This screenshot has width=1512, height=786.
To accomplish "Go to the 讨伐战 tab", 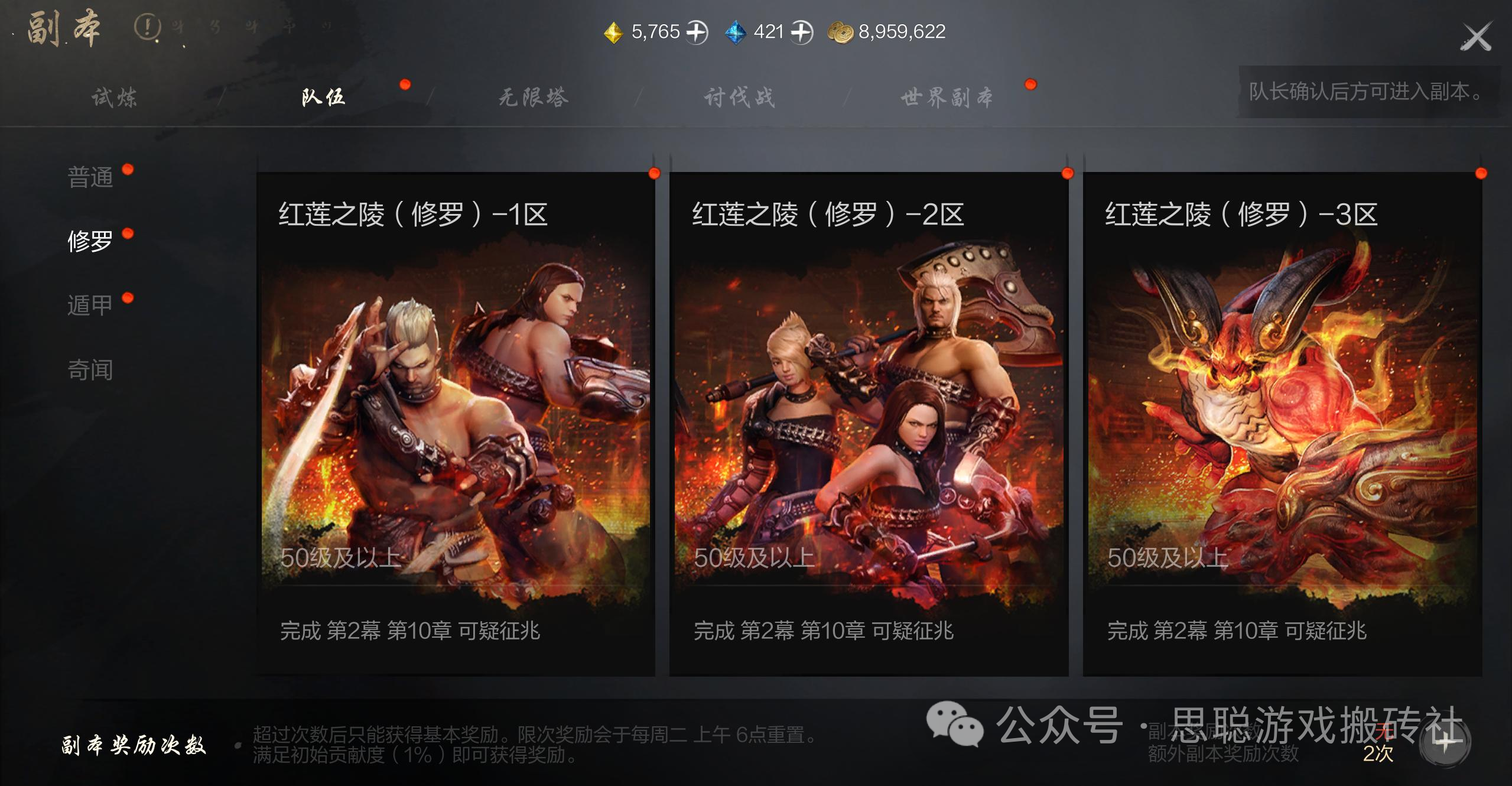I will tap(739, 98).
